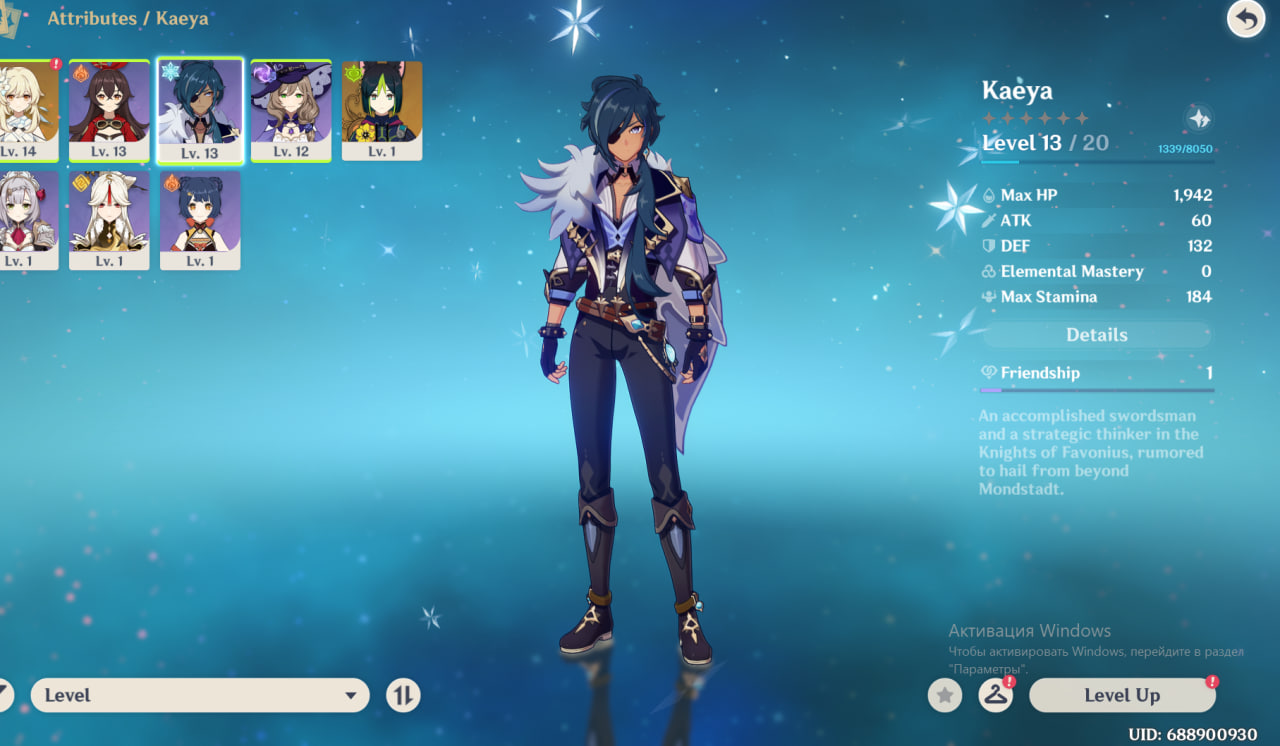Click the round star icon button
This screenshot has height=746, width=1280.
point(945,695)
